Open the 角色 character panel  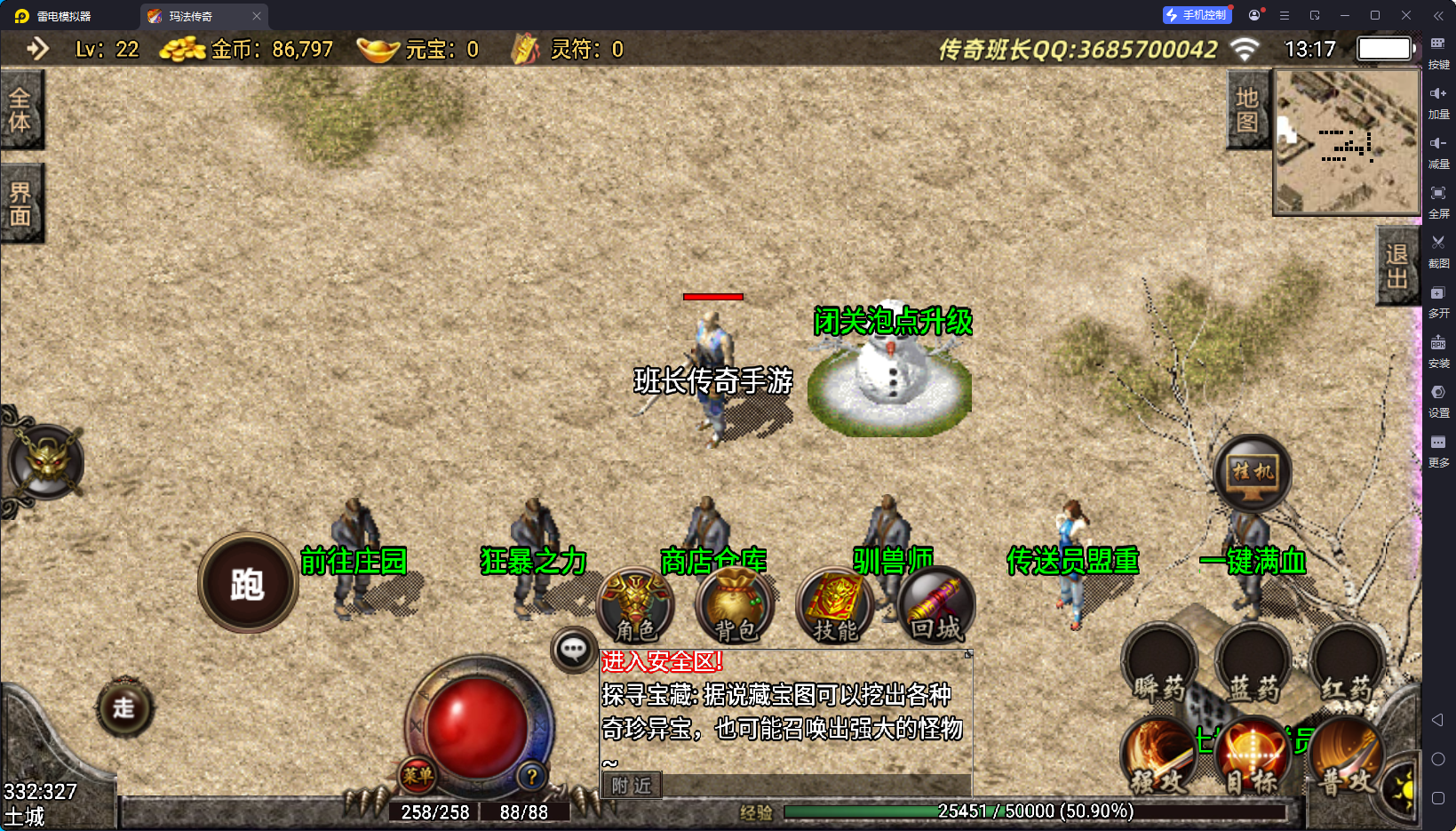click(636, 606)
